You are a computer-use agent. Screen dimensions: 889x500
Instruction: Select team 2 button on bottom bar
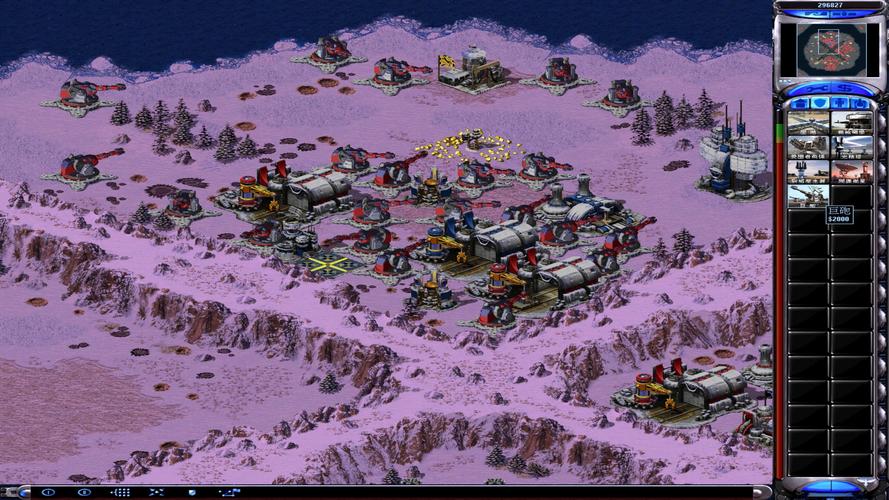coord(84,493)
